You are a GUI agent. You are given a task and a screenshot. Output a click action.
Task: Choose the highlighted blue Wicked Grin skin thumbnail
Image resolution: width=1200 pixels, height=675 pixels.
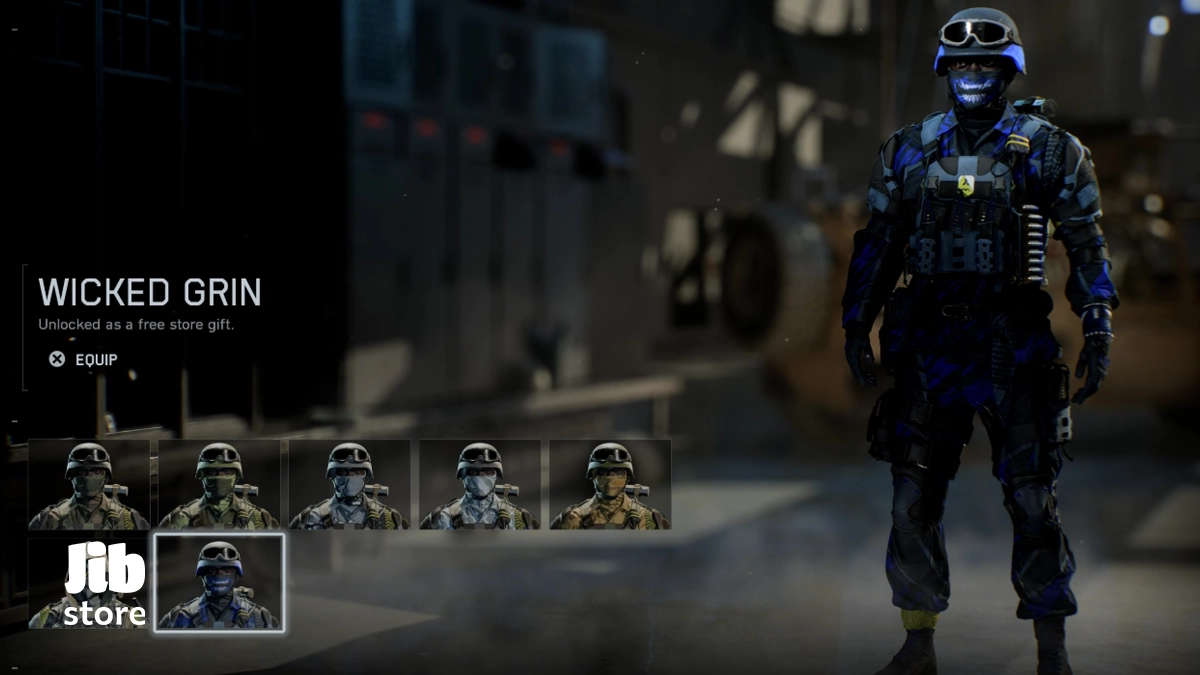pyautogui.click(x=219, y=583)
